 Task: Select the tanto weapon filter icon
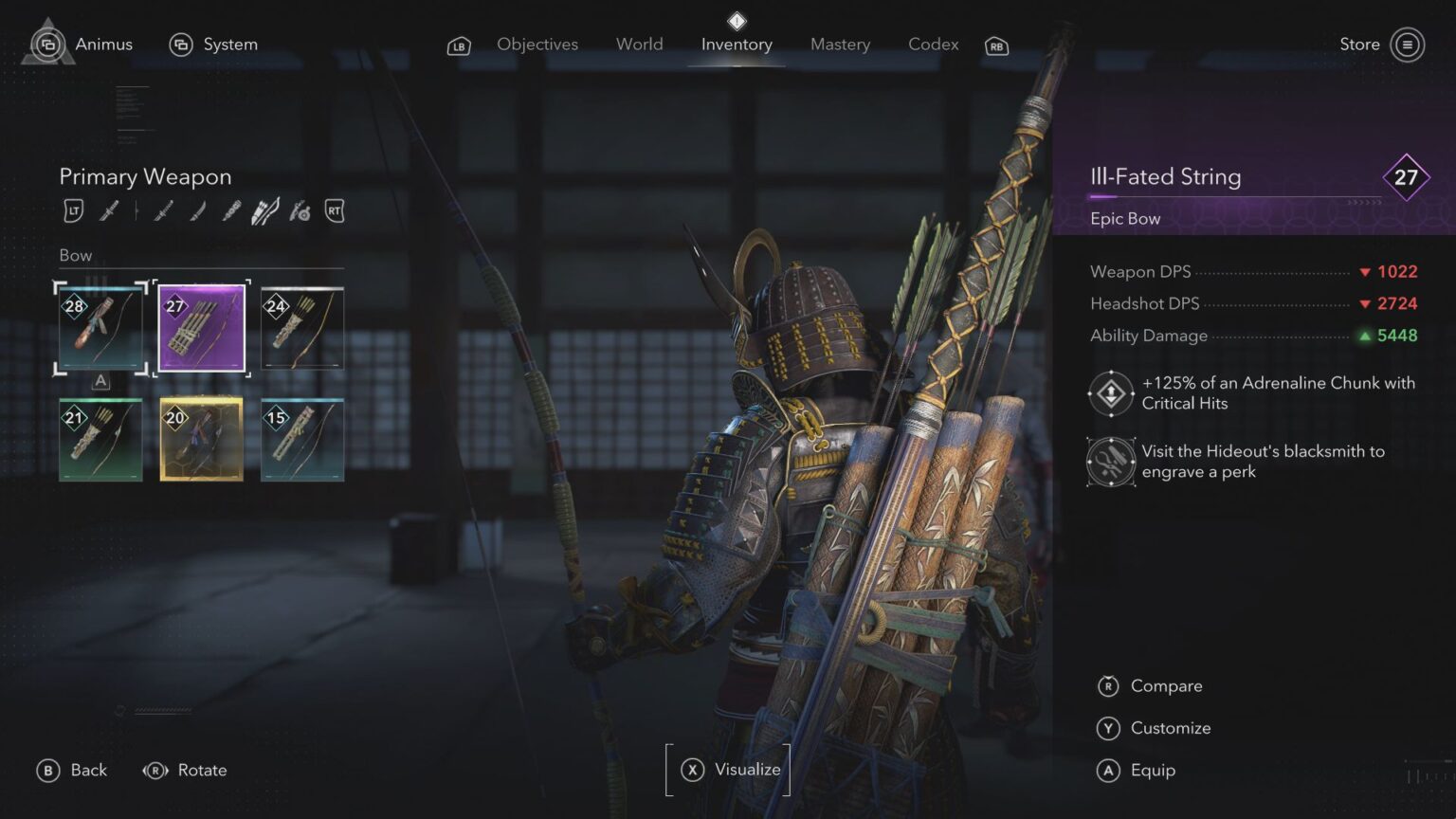click(196, 210)
